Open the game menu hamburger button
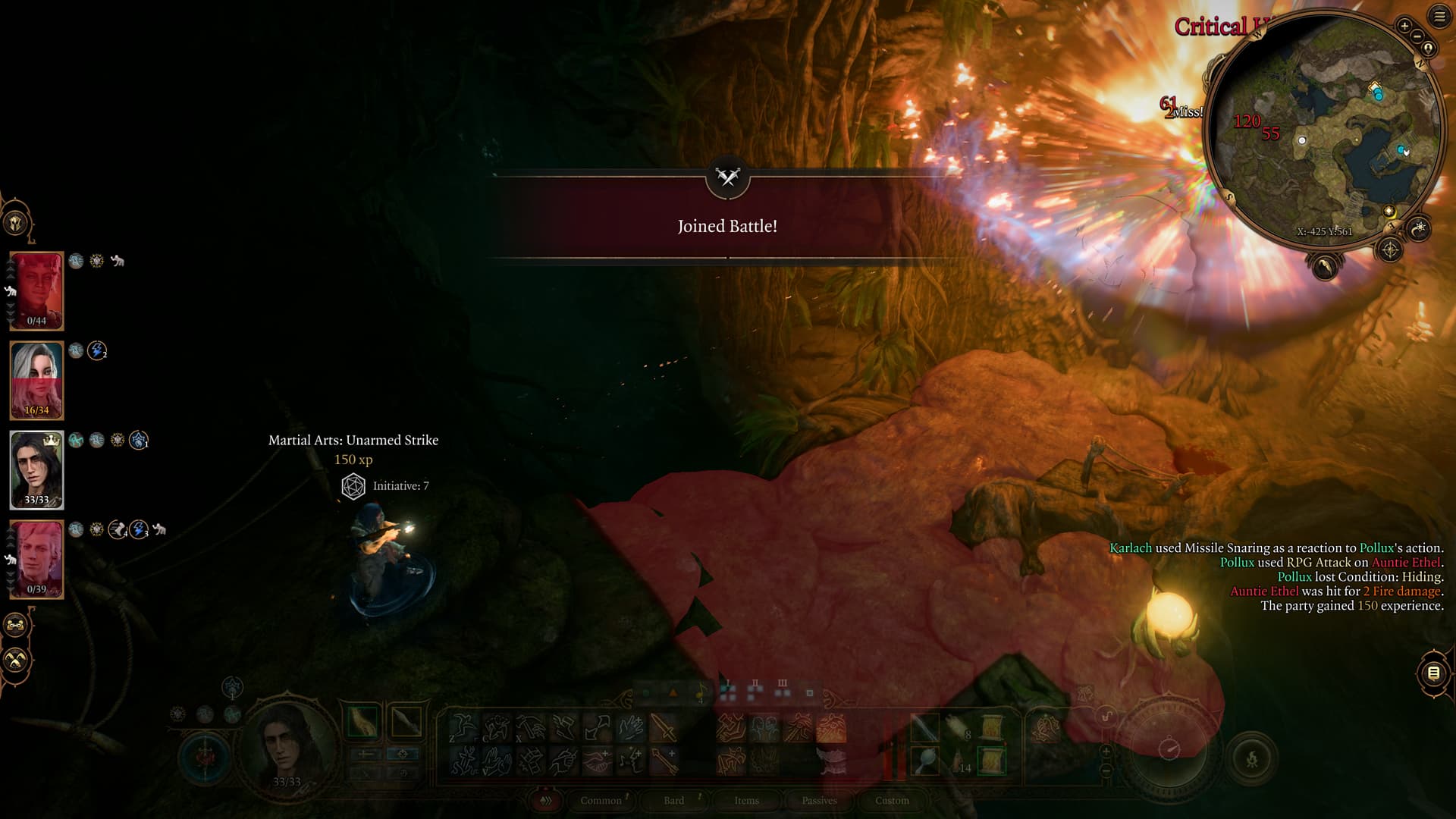This screenshot has height=819, width=1456. coord(1439,17)
